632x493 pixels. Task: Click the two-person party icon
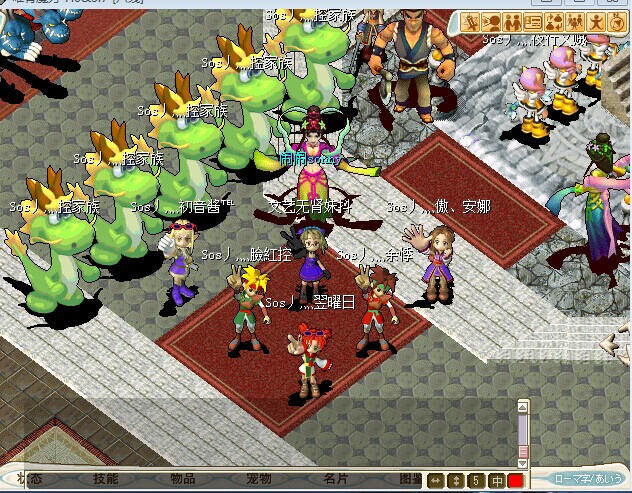pos(512,22)
